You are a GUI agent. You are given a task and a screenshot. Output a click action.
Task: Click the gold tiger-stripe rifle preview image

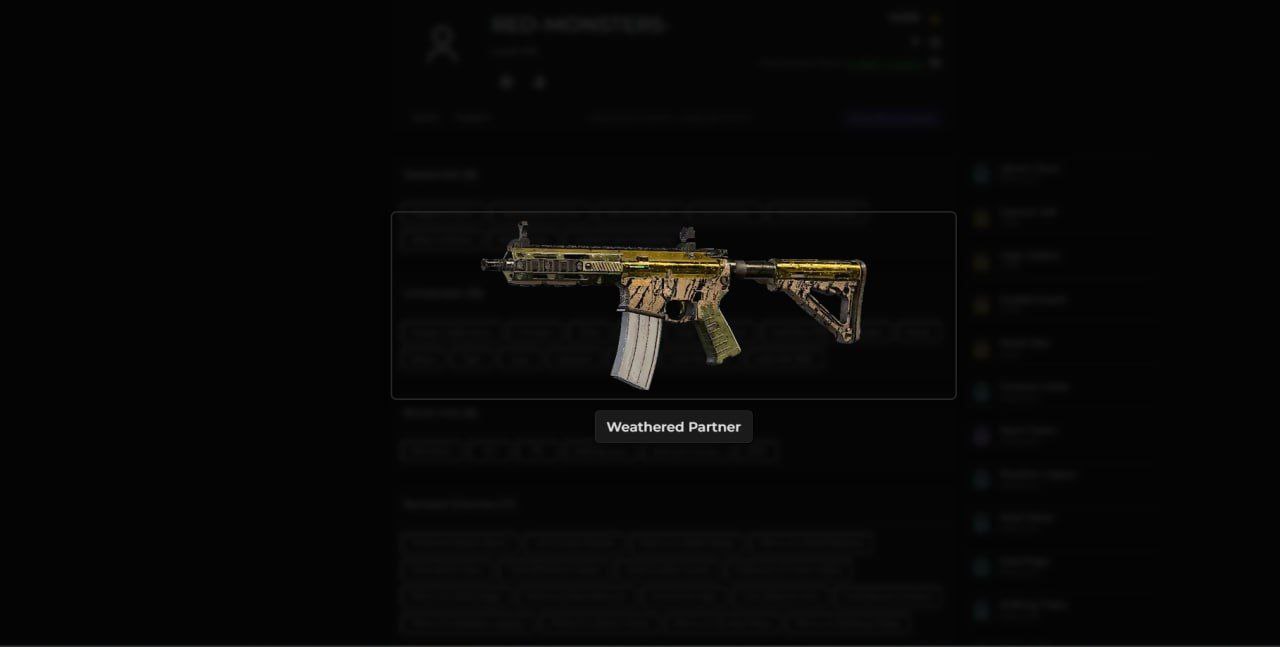(x=673, y=304)
